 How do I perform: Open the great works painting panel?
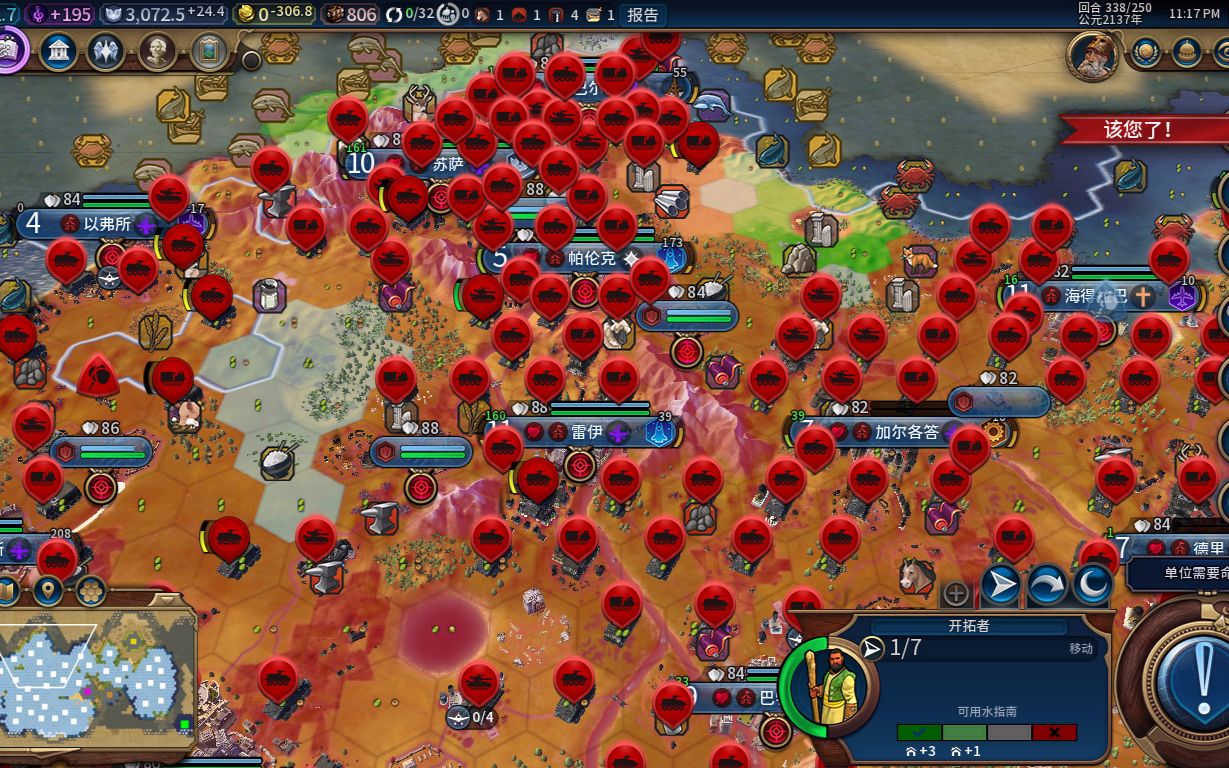click(208, 52)
